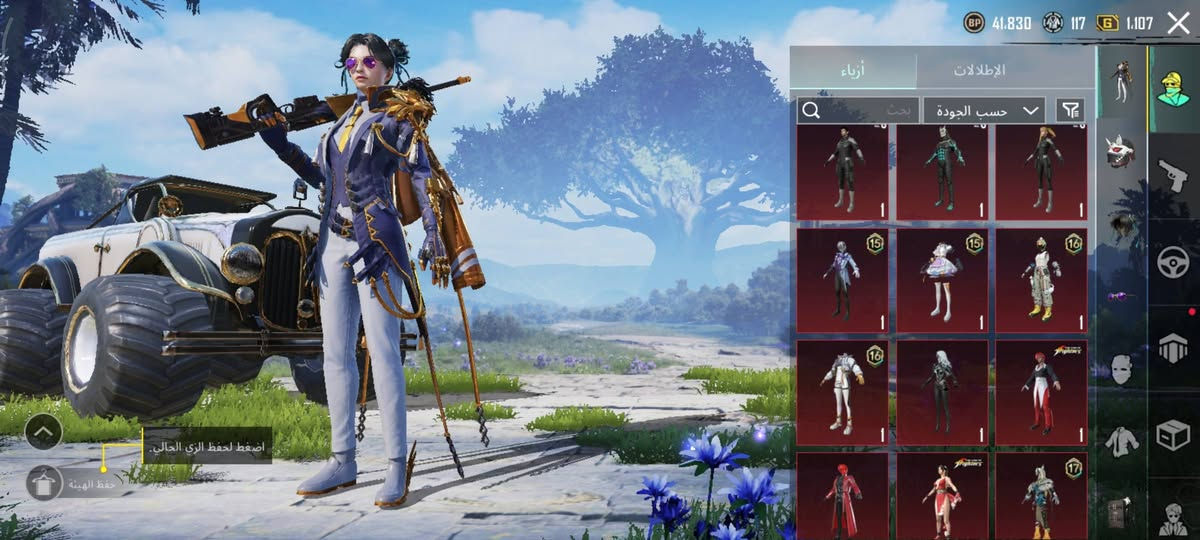The image size is (1200, 540).
Task: Open the steering wheel vehicles category
Action: pyautogui.click(x=1173, y=262)
